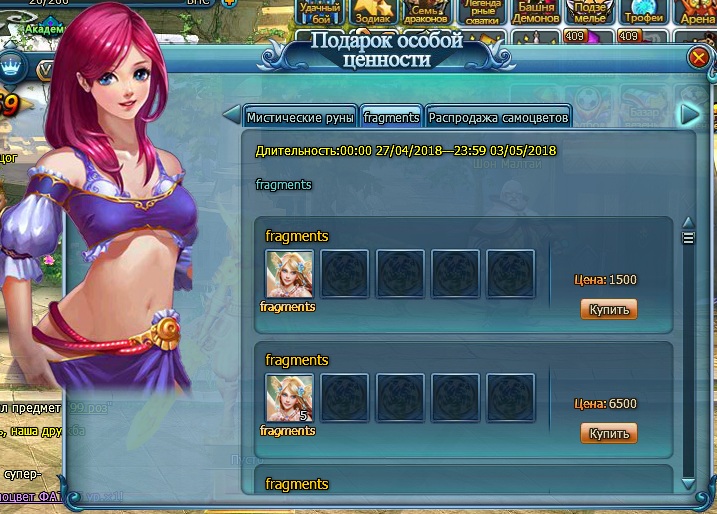Open the Распродажа самоцветов tab
Viewport: 717px width, 514px height.
(498, 117)
